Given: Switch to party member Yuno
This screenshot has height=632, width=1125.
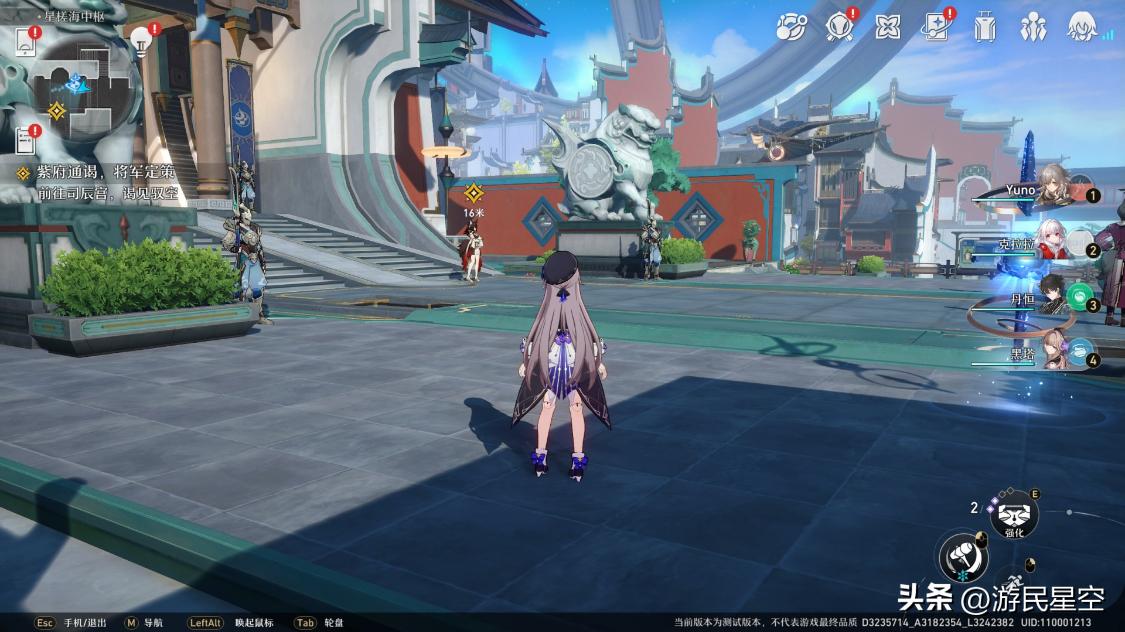Looking at the screenshot, I should click(1048, 189).
